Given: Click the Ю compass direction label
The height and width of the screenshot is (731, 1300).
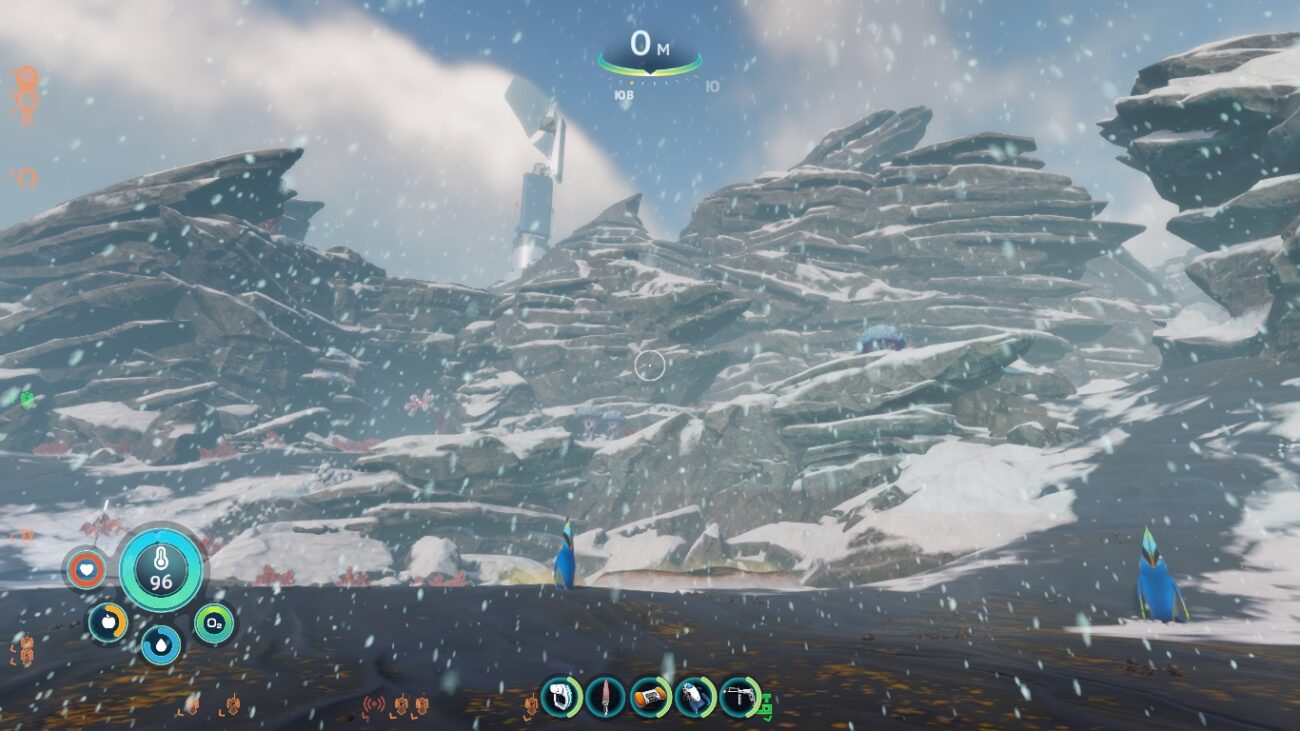Looking at the screenshot, I should coord(712,88).
